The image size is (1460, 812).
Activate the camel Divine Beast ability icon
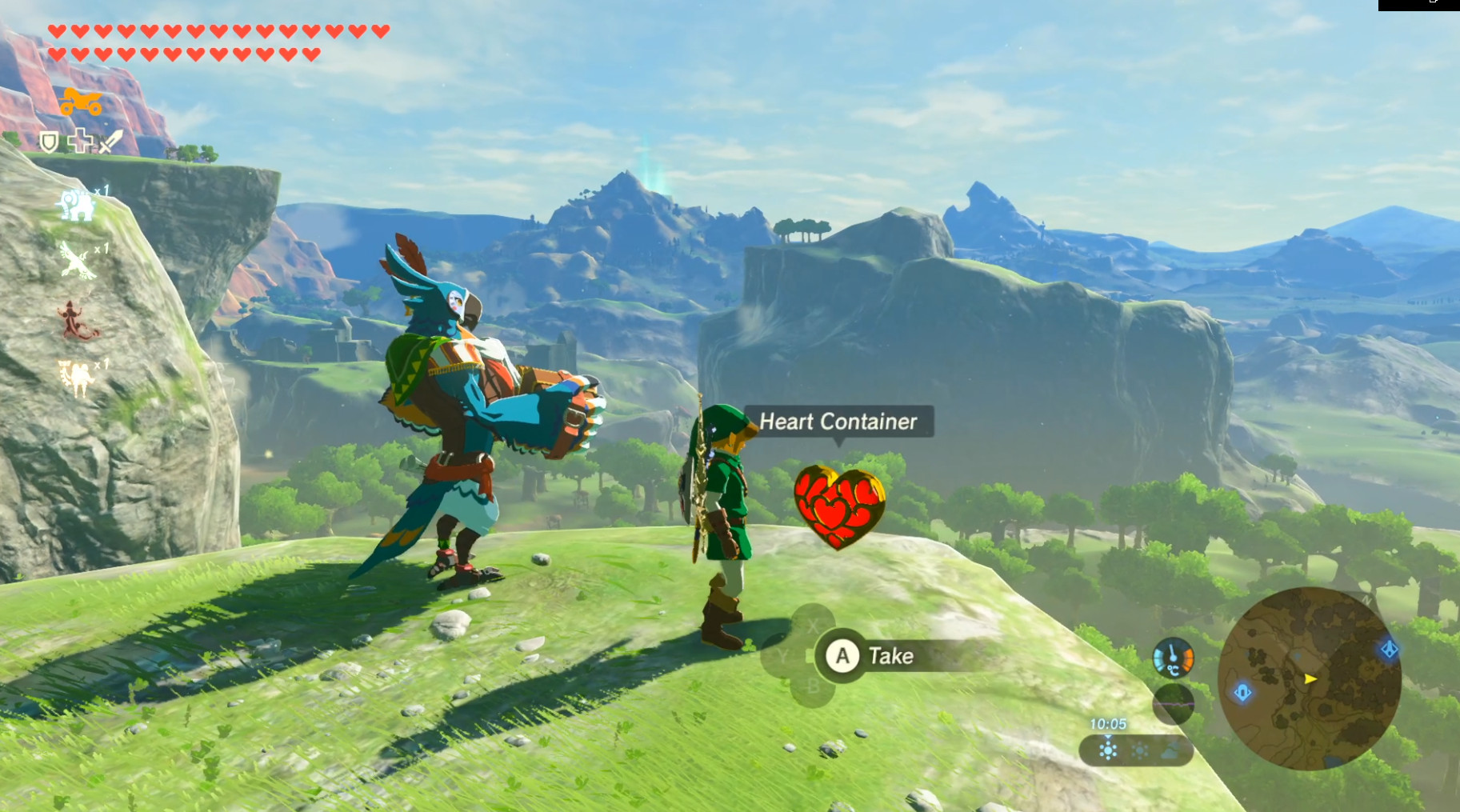pyautogui.click(x=77, y=376)
